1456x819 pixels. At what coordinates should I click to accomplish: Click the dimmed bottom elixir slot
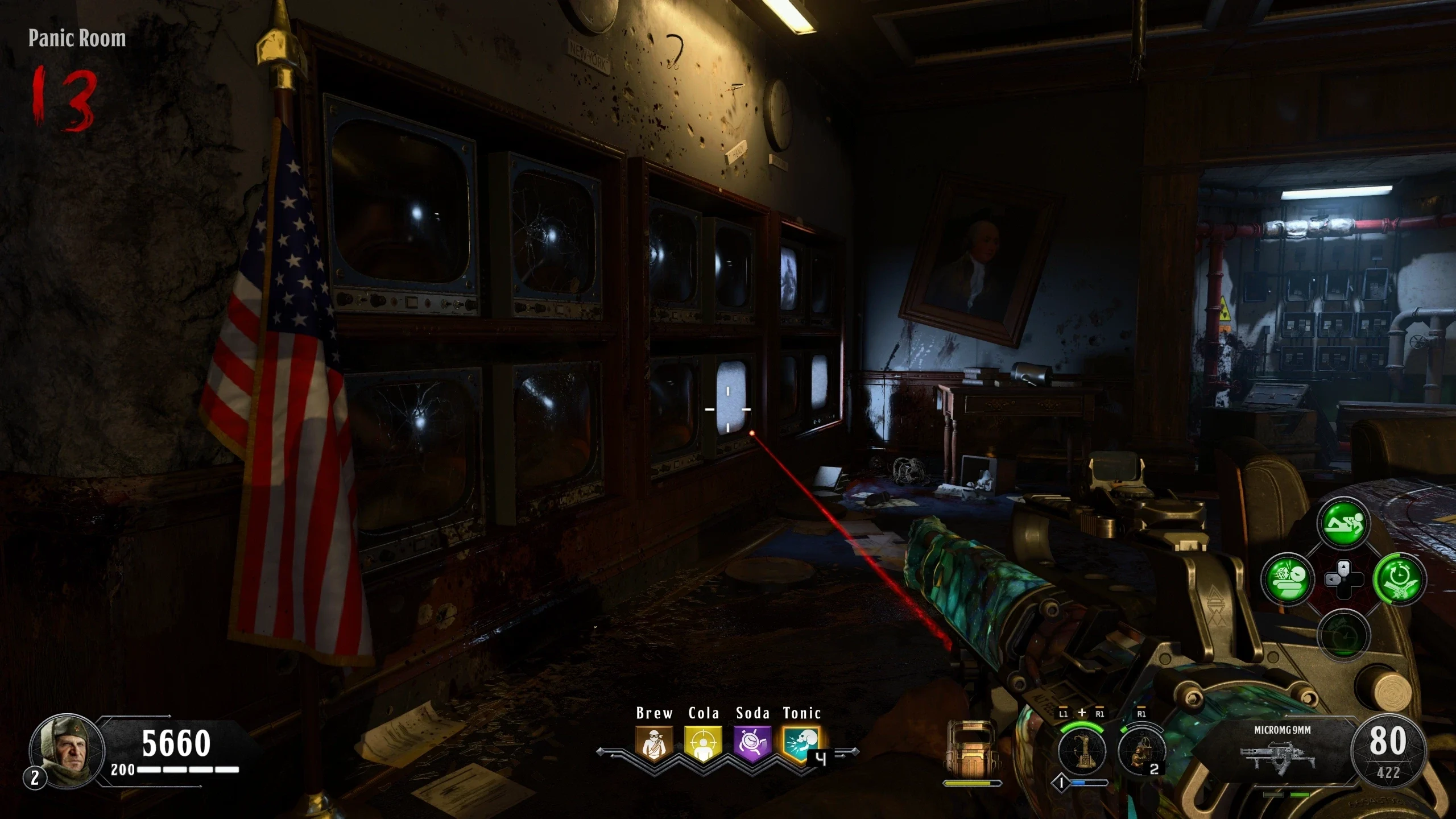(1343, 635)
